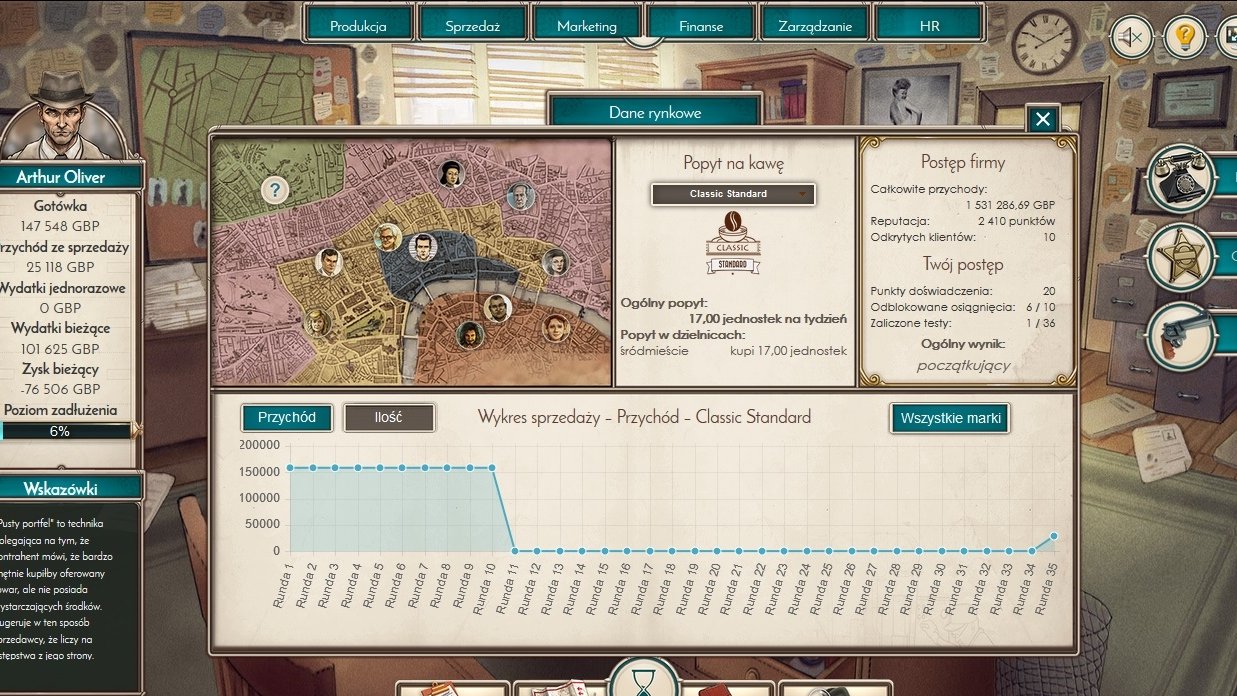1237x696 pixels.
Task: Open the HR menu
Action: click(929, 26)
